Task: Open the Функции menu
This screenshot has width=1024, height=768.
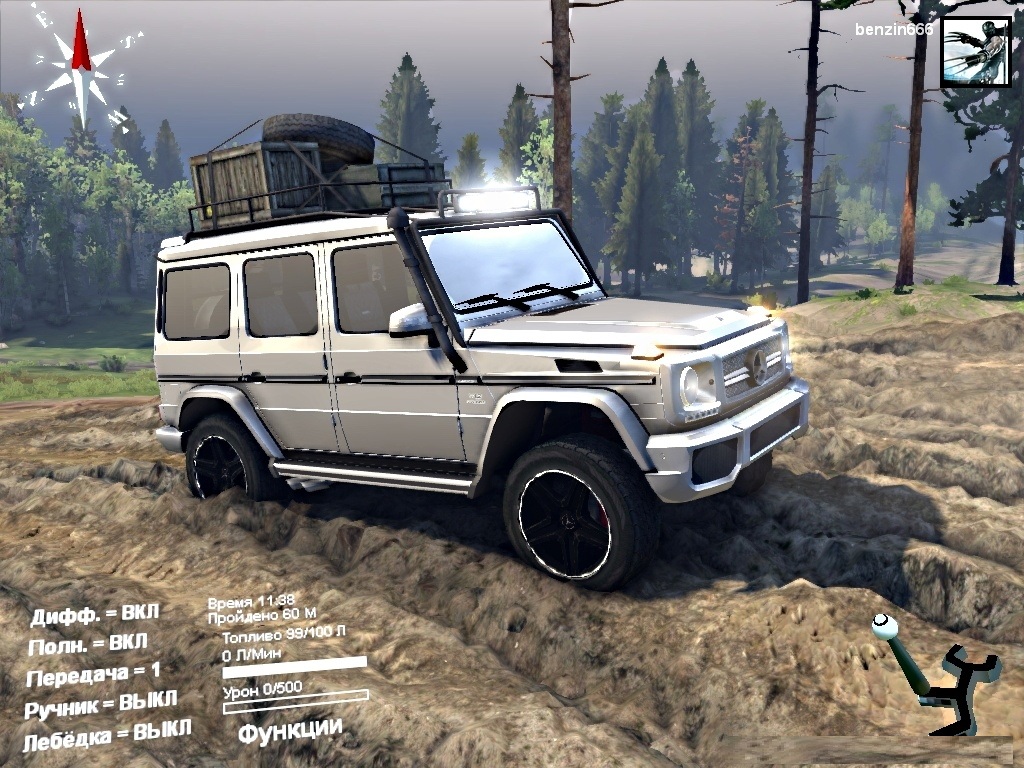Action: pos(290,730)
